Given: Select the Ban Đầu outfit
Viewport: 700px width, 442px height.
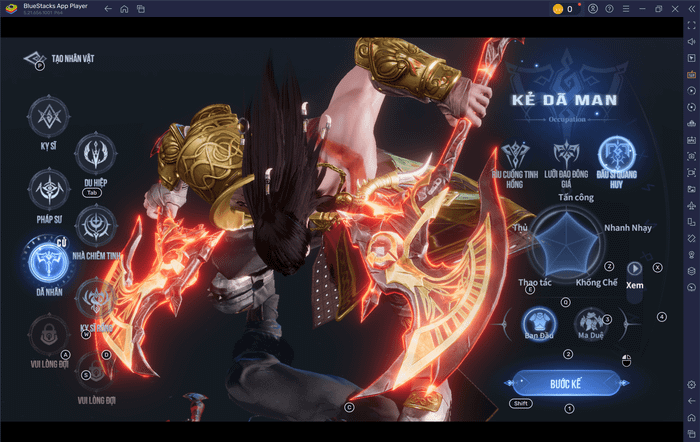Looking at the screenshot, I should [x=539, y=323].
